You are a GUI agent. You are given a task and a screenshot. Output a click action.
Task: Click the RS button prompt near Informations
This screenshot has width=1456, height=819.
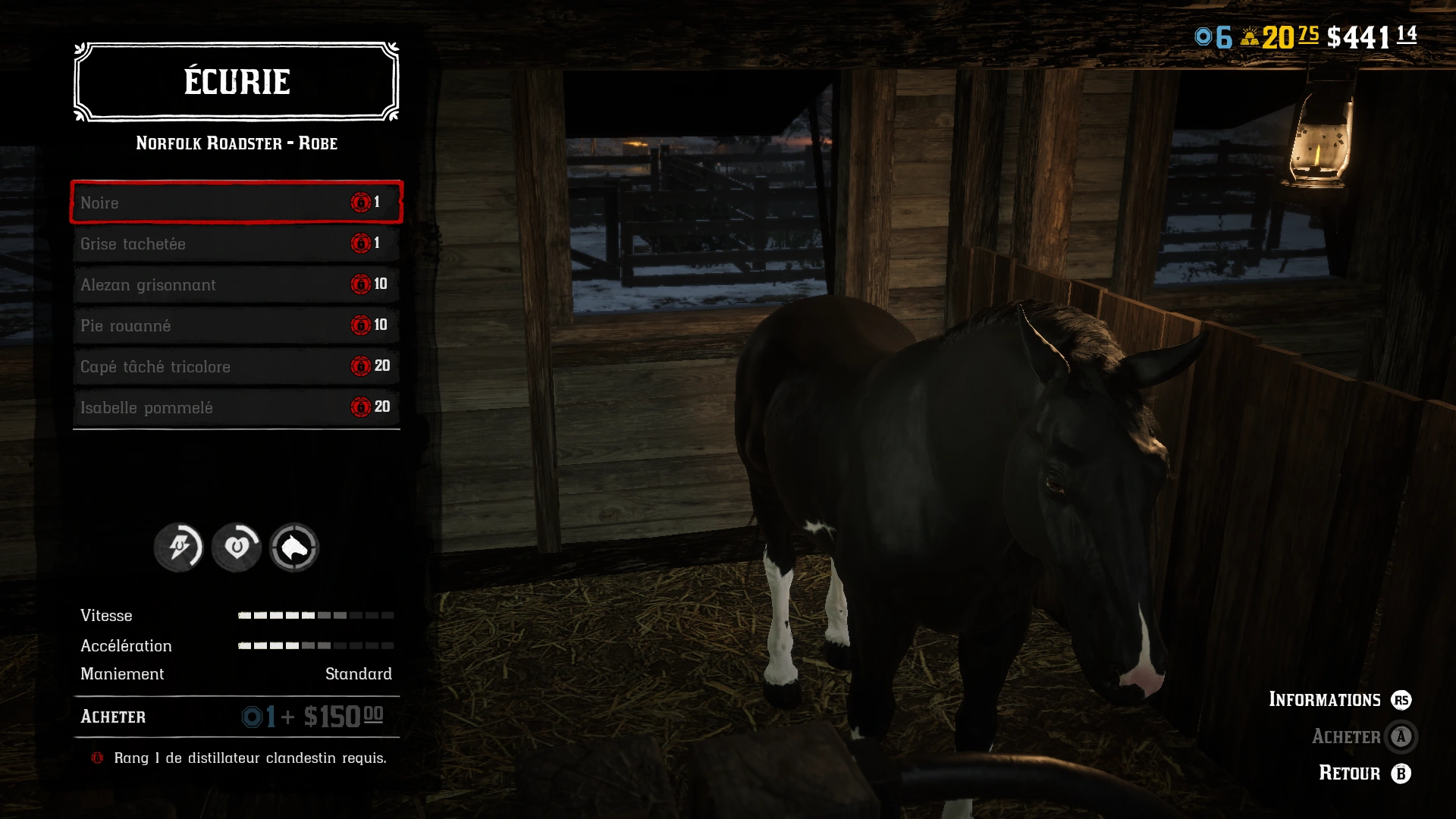(1401, 700)
